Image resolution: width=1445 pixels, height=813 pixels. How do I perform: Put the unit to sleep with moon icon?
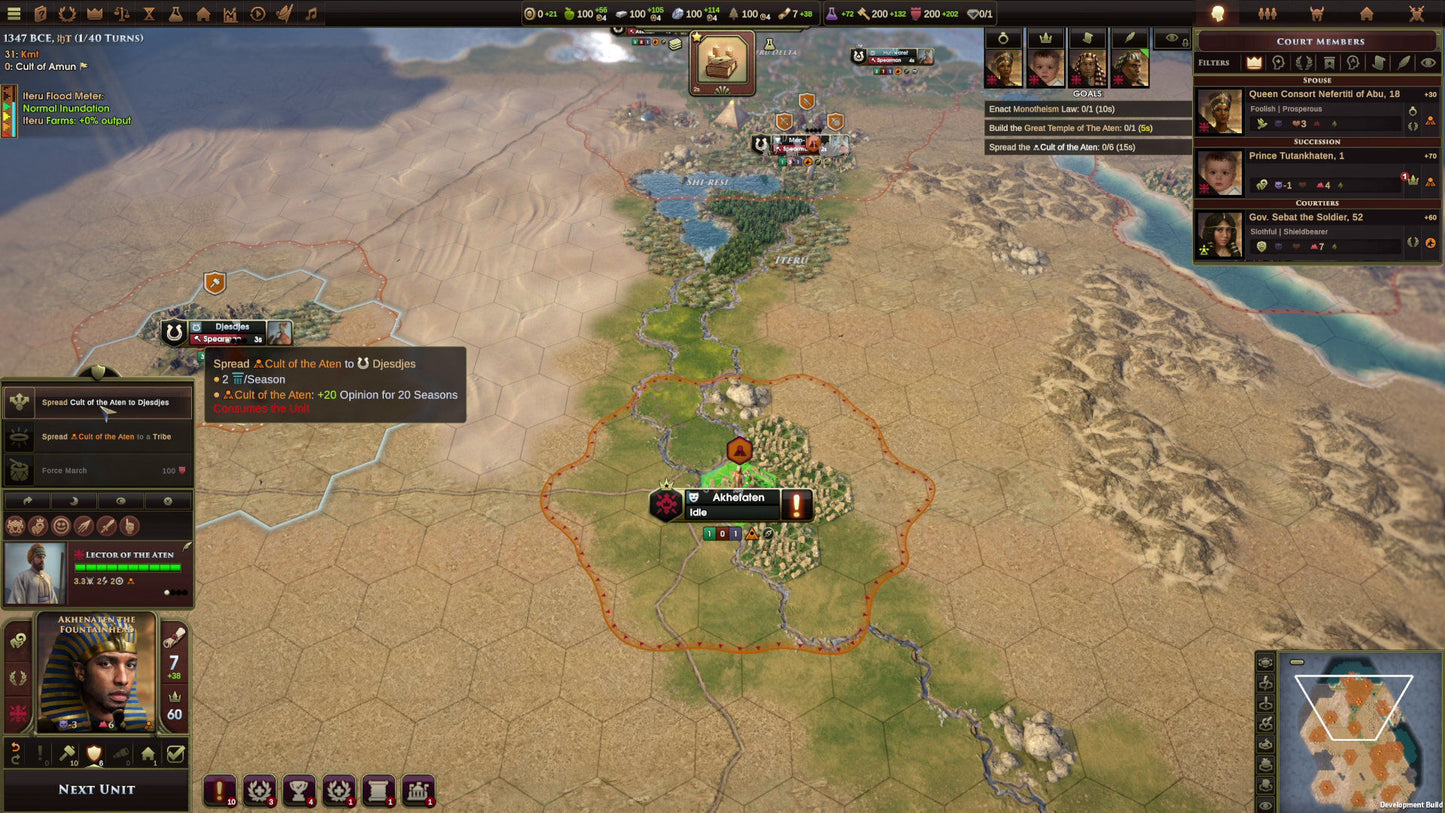tap(73, 500)
